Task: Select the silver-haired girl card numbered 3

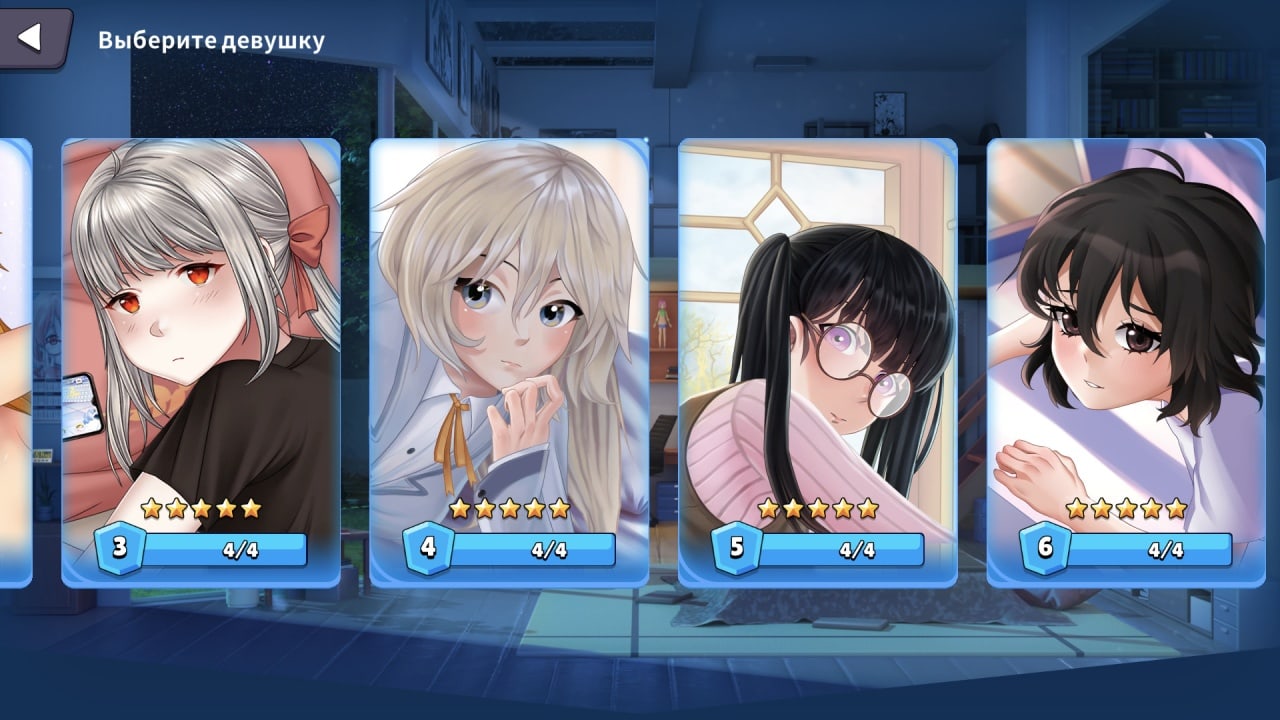Action: click(201, 360)
